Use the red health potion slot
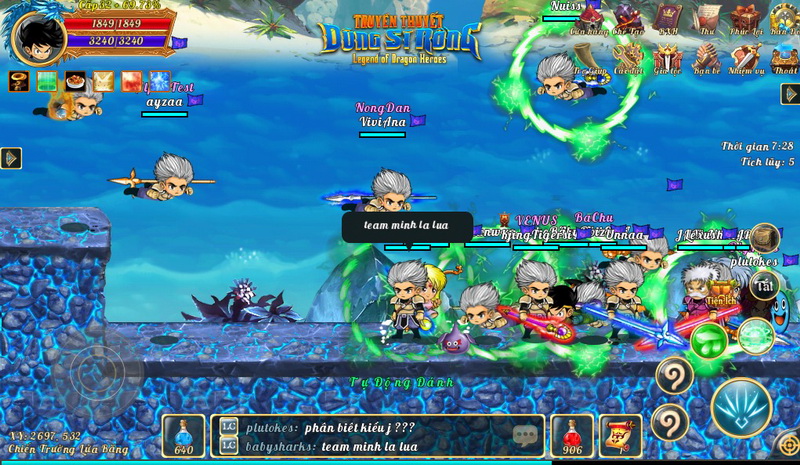Image resolution: width=800 pixels, height=465 pixels. pyautogui.click(x=573, y=436)
